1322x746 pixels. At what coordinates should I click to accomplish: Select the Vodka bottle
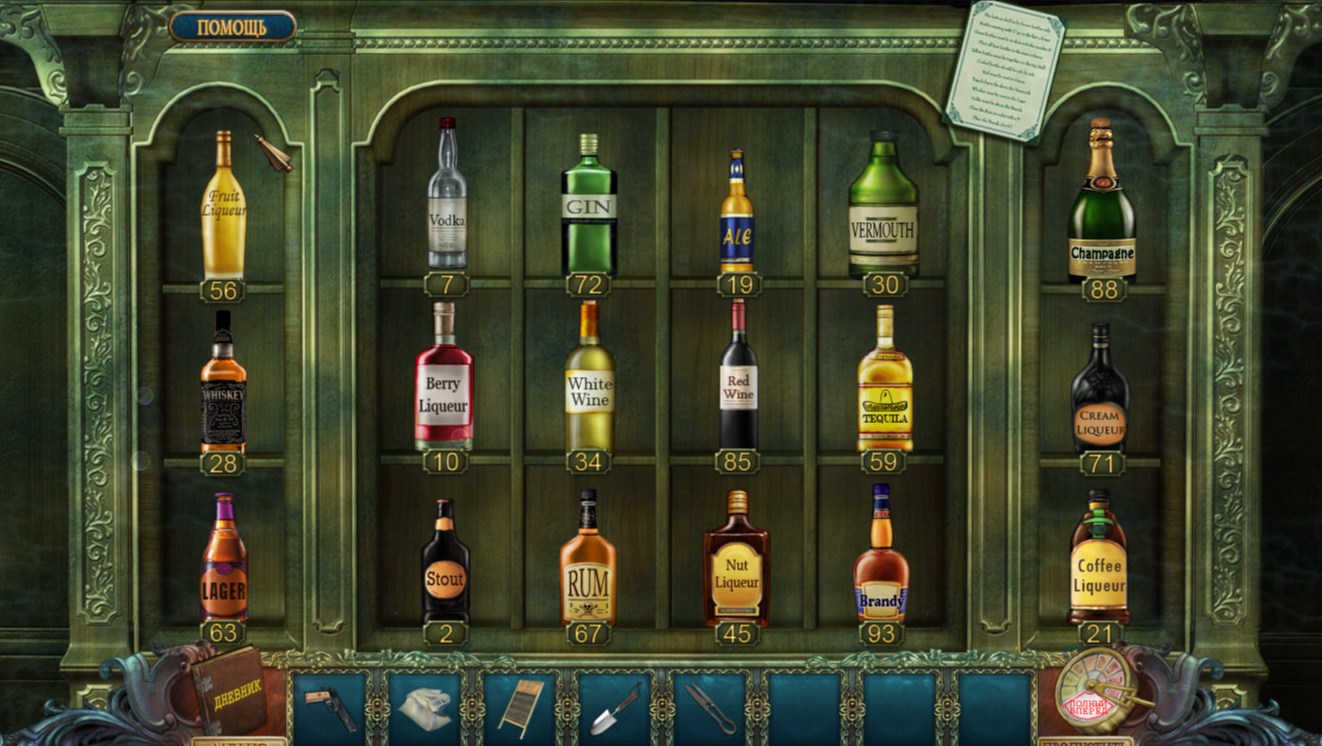(x=447, y=198)
